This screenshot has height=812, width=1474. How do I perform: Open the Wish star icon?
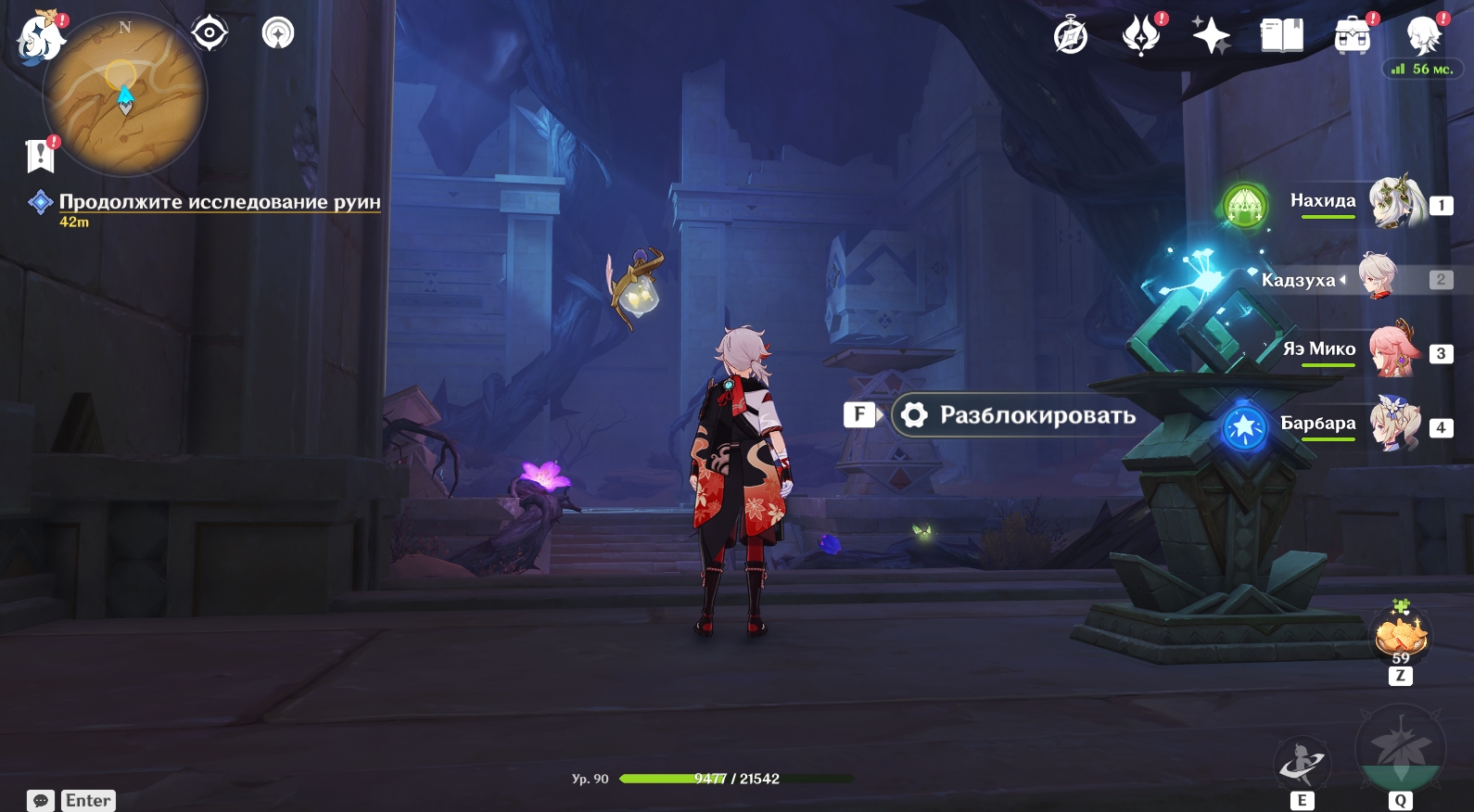(x=1211, y=36)
